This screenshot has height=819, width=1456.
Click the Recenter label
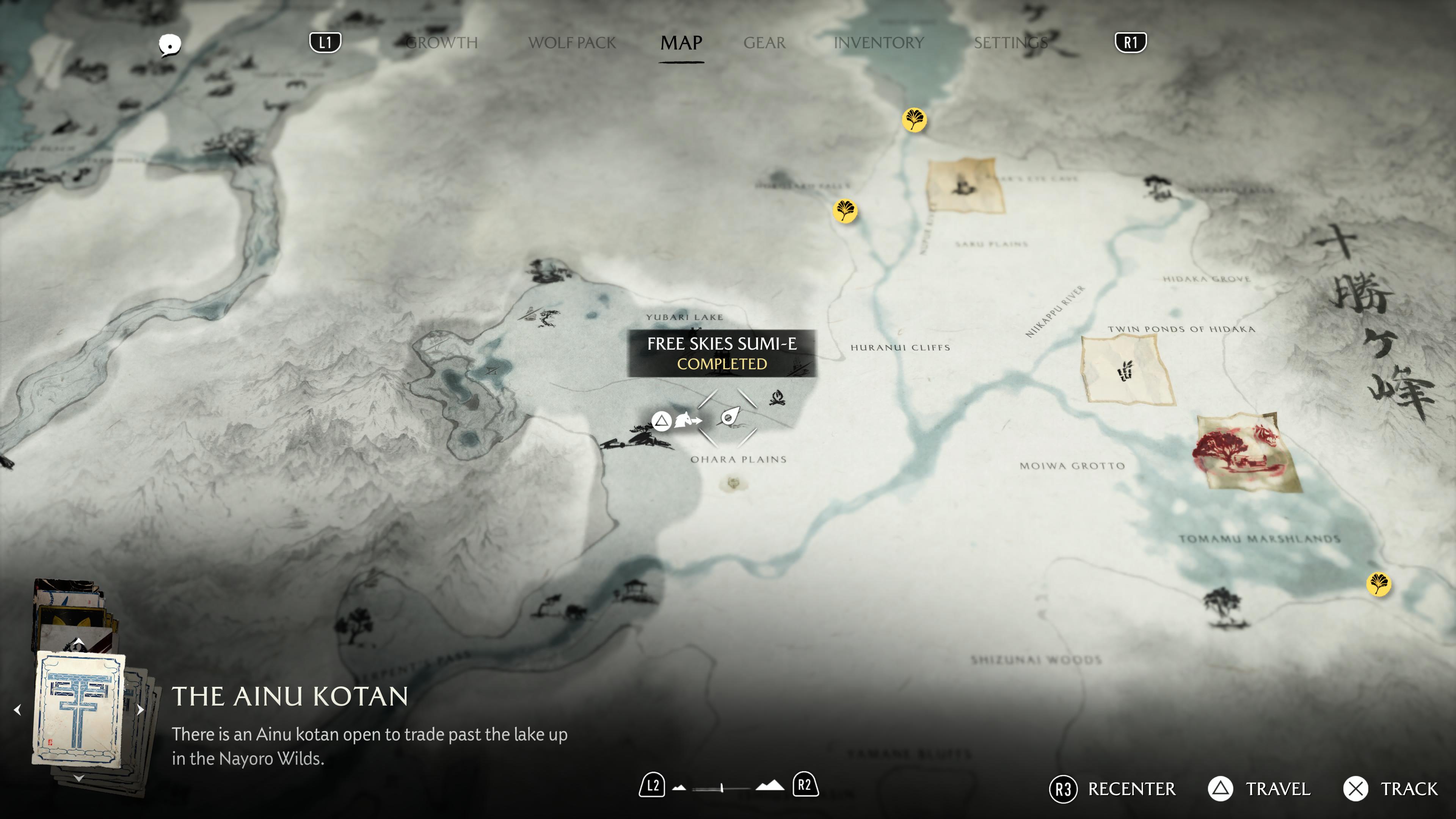point(1131,789)
